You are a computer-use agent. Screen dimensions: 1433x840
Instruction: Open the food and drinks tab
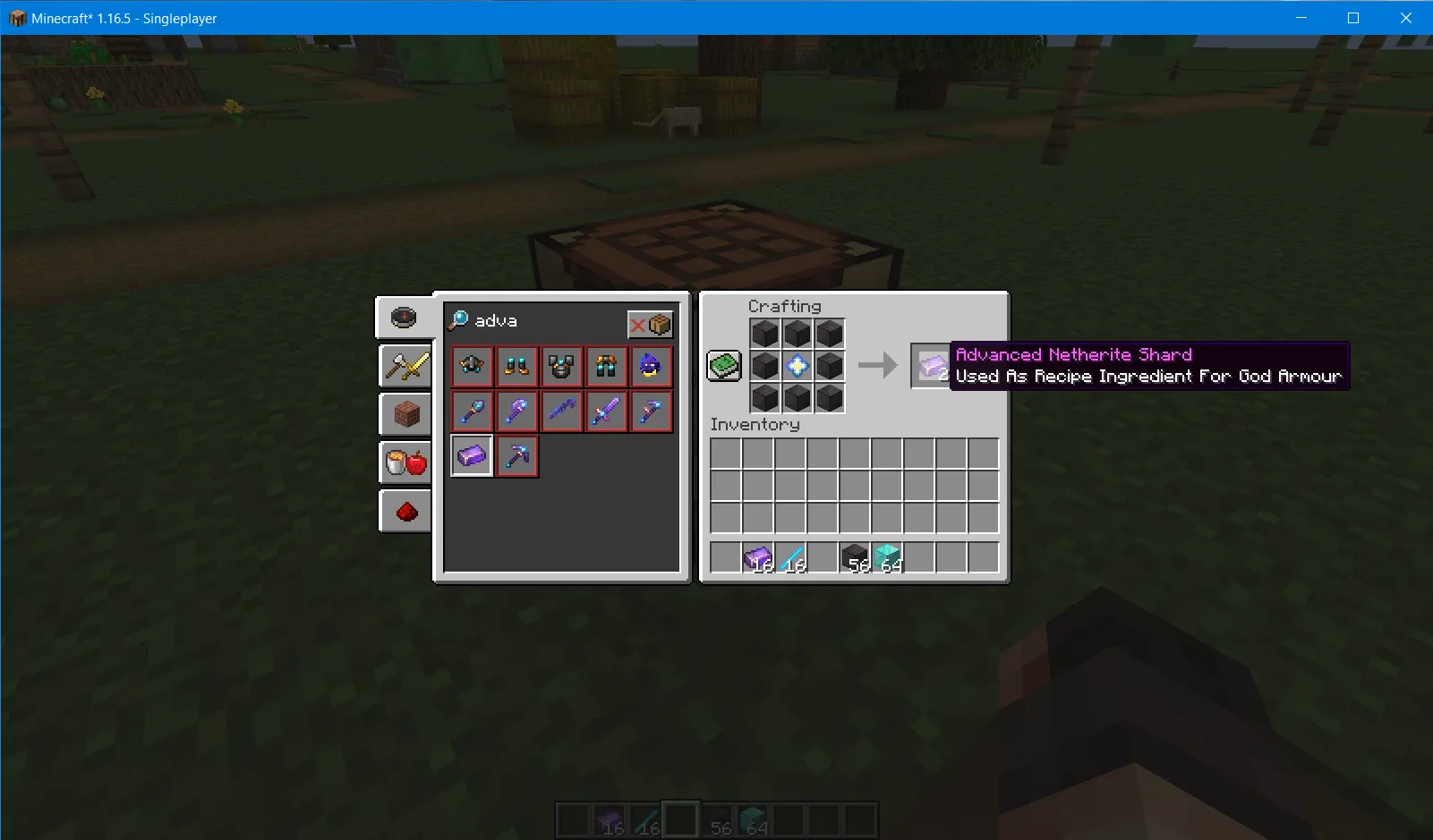pos(405,462)
